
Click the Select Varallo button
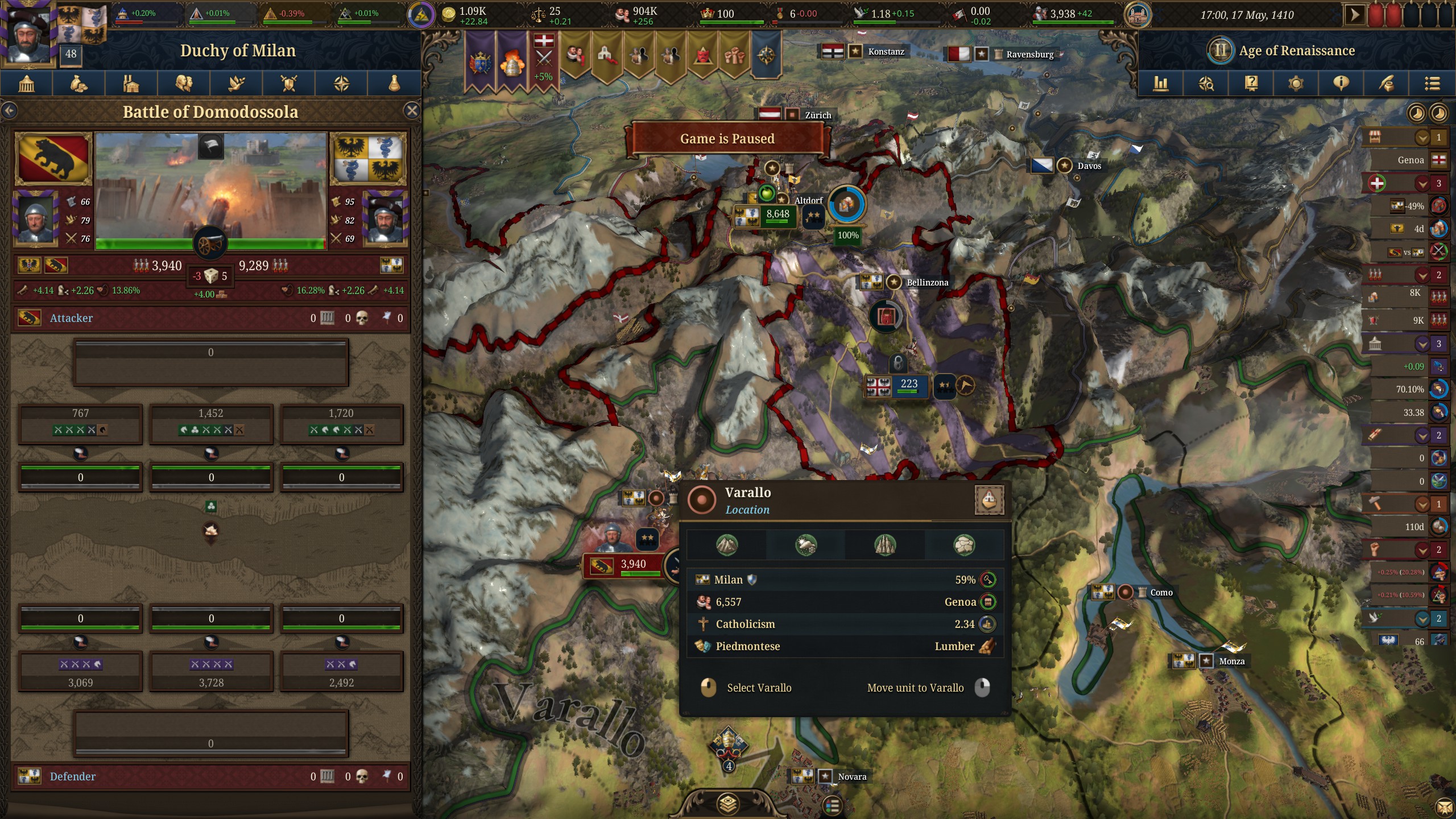(x=758, y=688)
